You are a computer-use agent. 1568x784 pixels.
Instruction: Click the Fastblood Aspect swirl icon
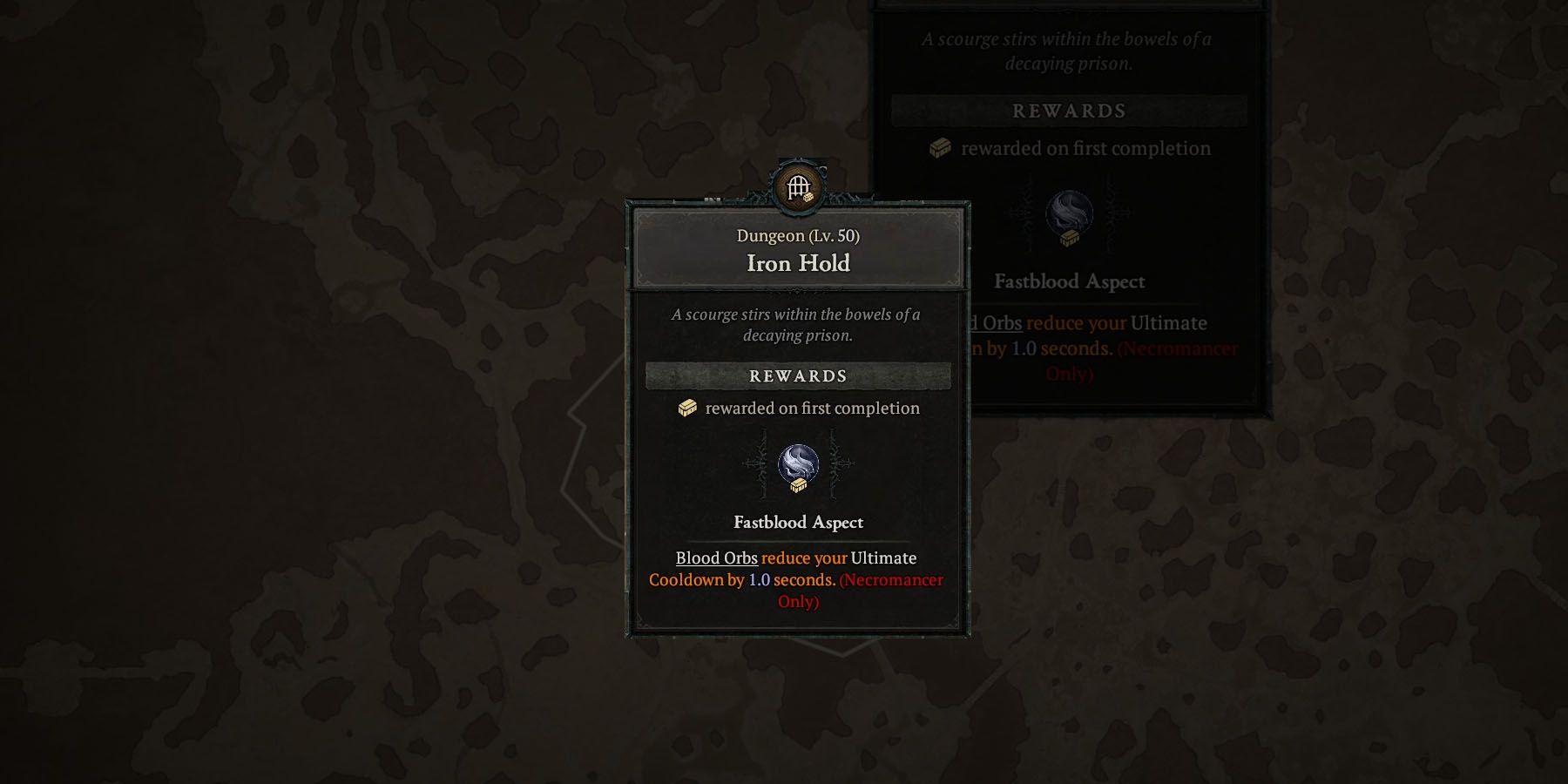[798, 462]
